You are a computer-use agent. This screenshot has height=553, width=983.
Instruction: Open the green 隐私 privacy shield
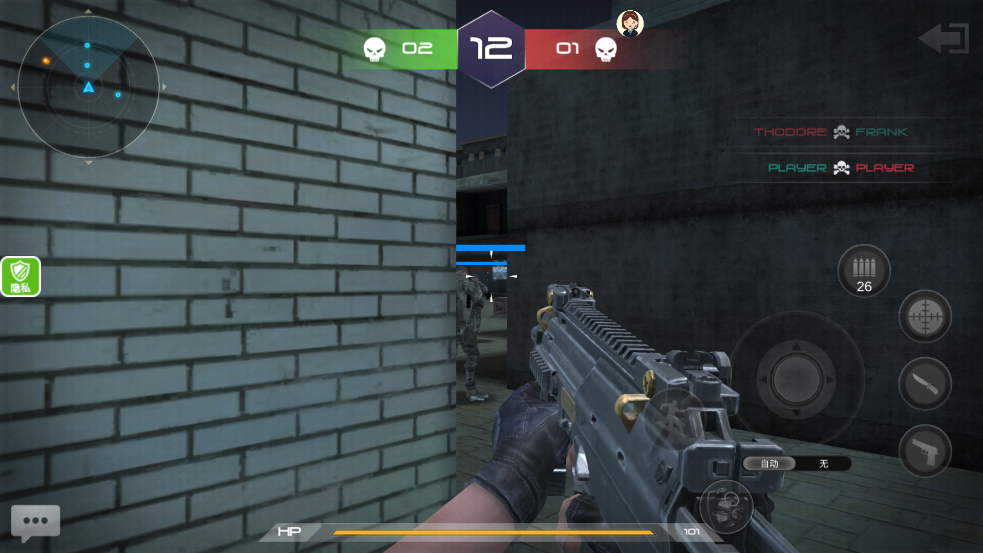[x=21, y=276]
